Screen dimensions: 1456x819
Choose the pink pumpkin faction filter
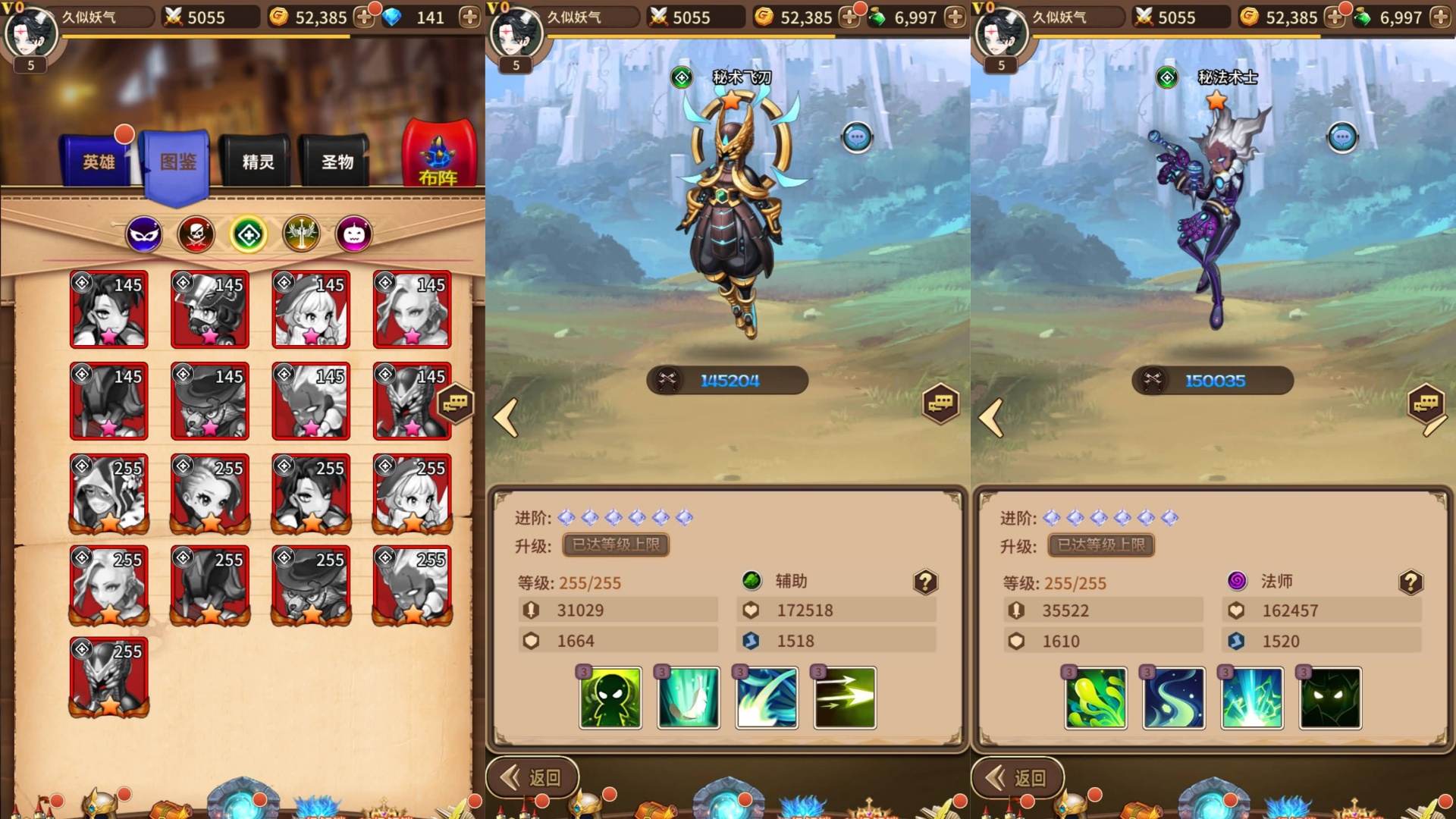(x=354, y=235)
